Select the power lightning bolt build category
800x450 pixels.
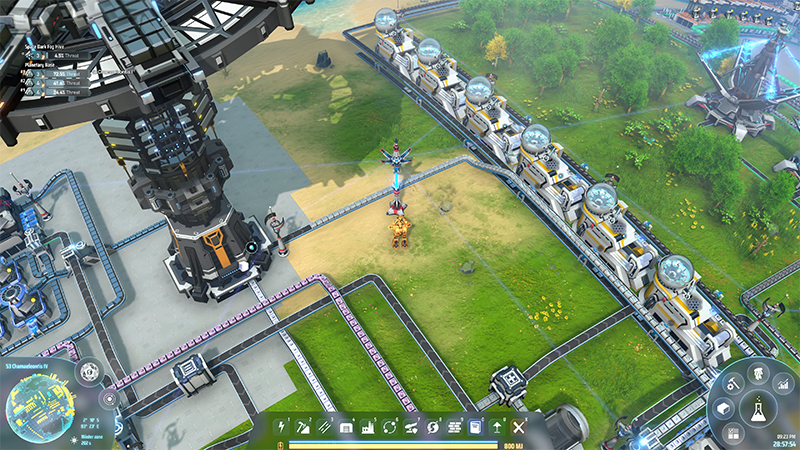(282, 427)
